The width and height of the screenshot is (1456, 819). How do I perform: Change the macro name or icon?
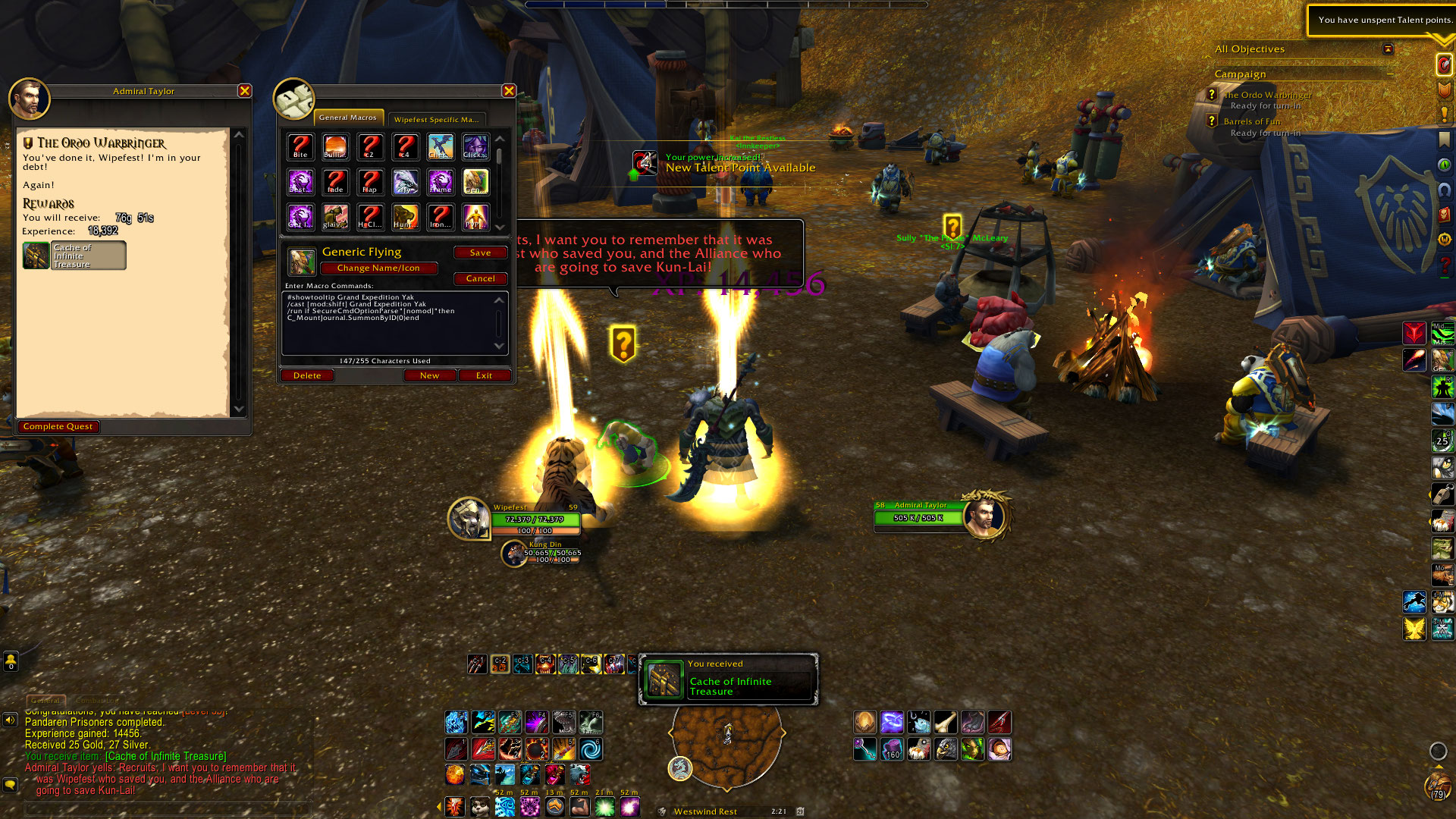coord(378,268)
